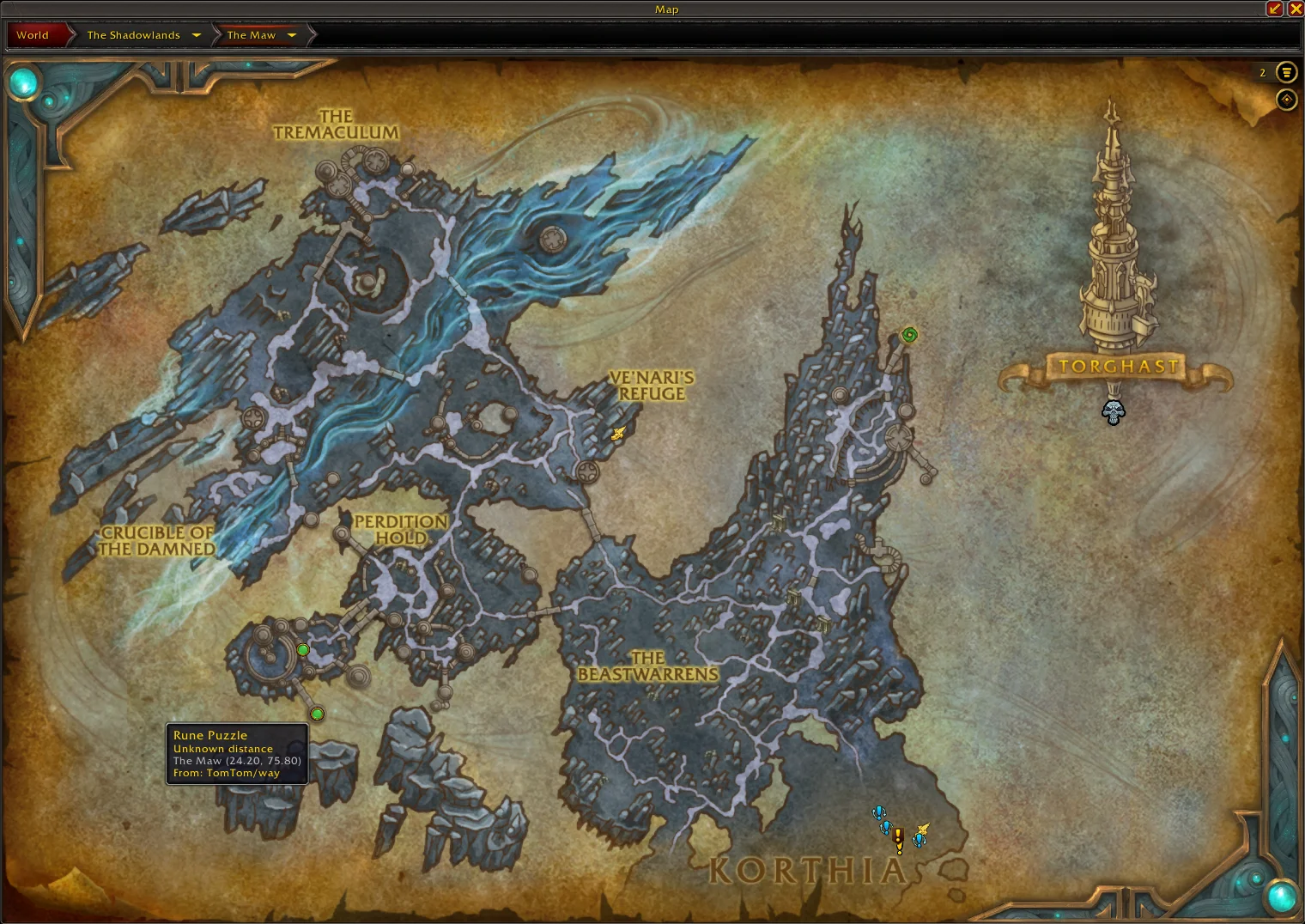Close the map window
1305x924 pixels.
click(x=1296, y=9)
